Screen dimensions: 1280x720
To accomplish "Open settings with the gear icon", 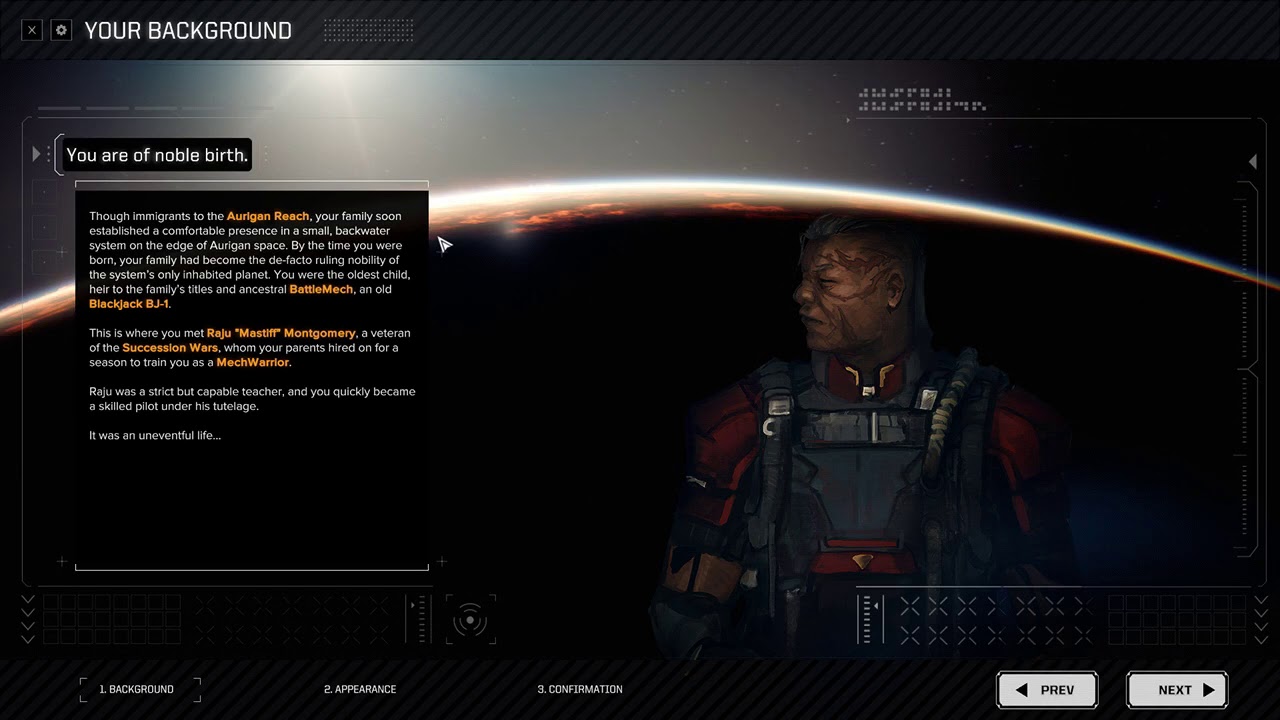I will click(61, 30).
